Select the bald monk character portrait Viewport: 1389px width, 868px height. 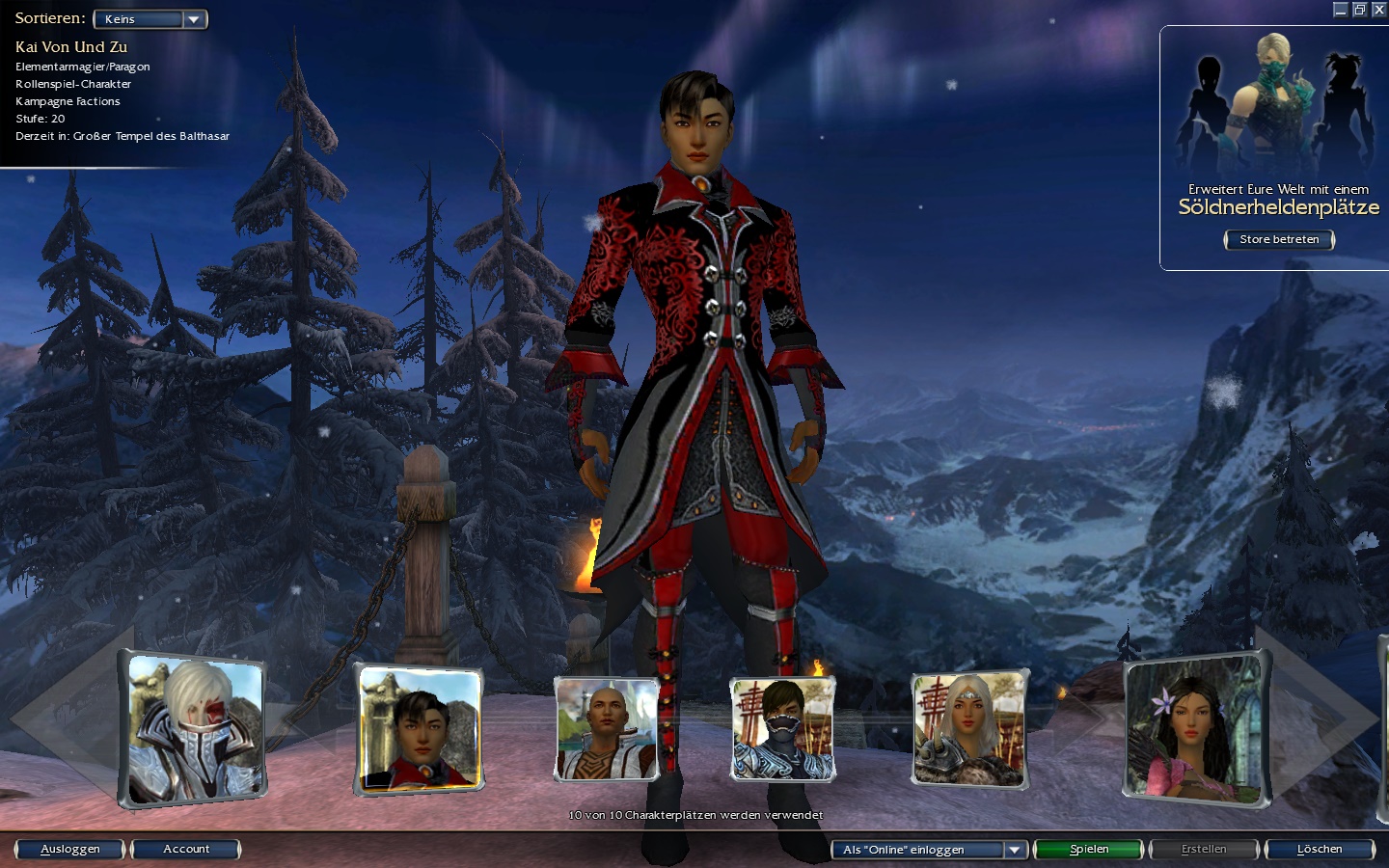607,729
